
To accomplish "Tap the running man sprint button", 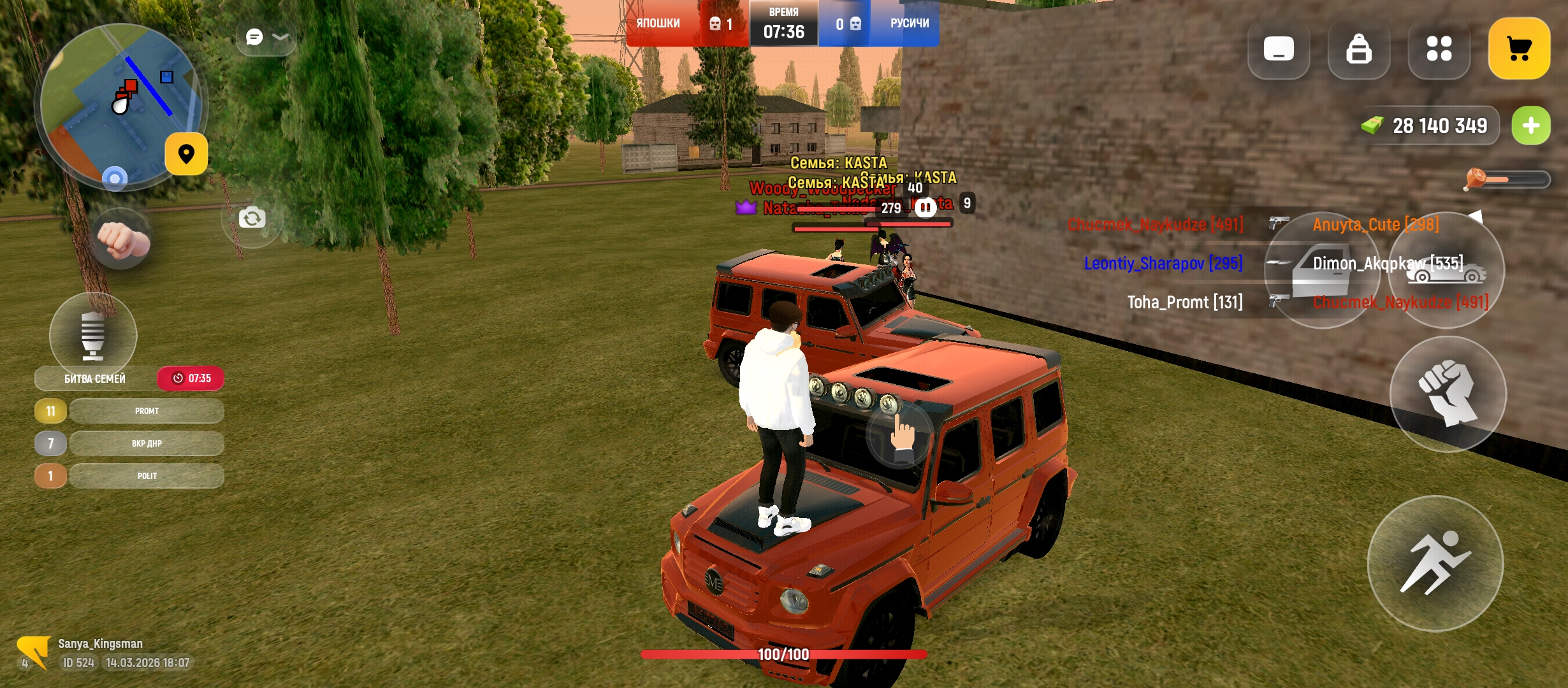I will pyautogui.click(x=1435, y=564).
